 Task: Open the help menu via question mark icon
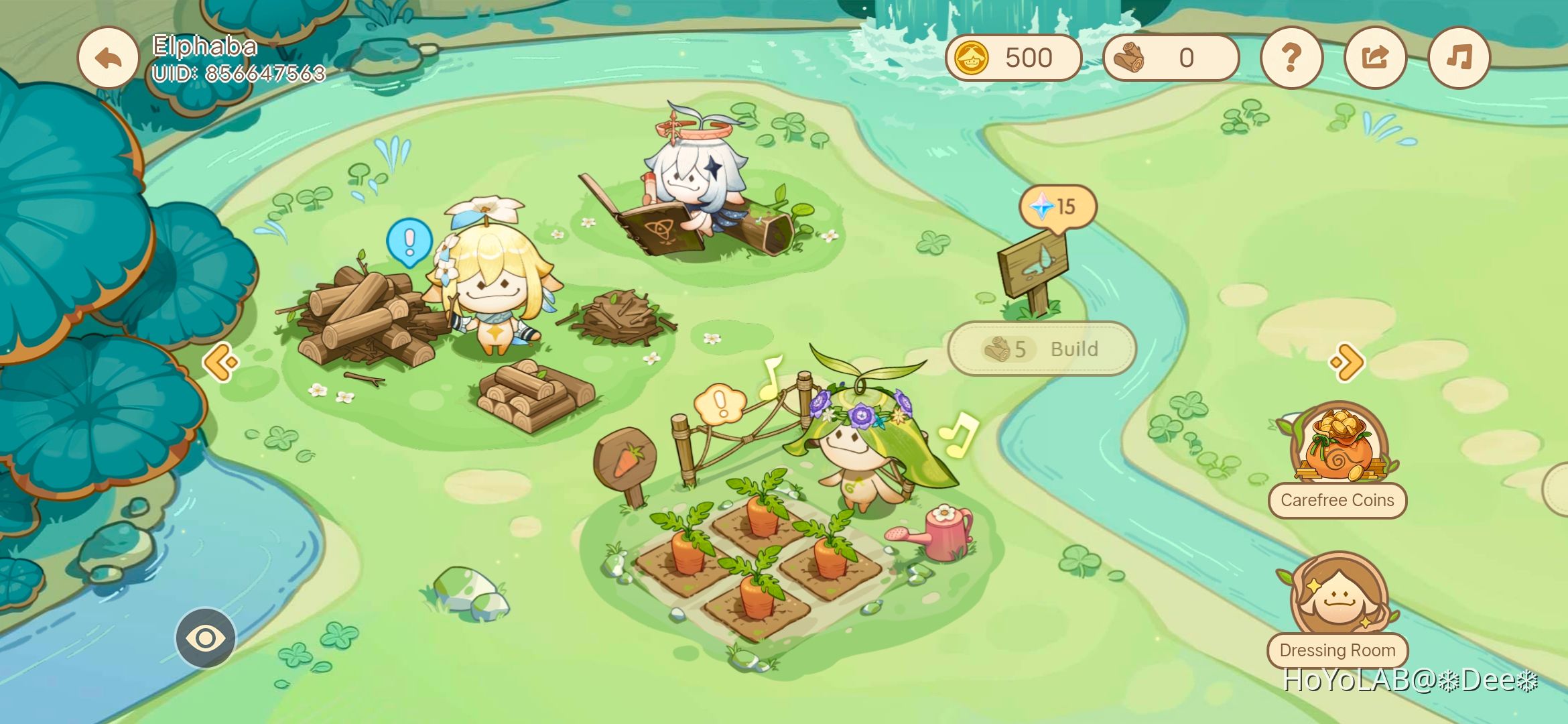1292,58
